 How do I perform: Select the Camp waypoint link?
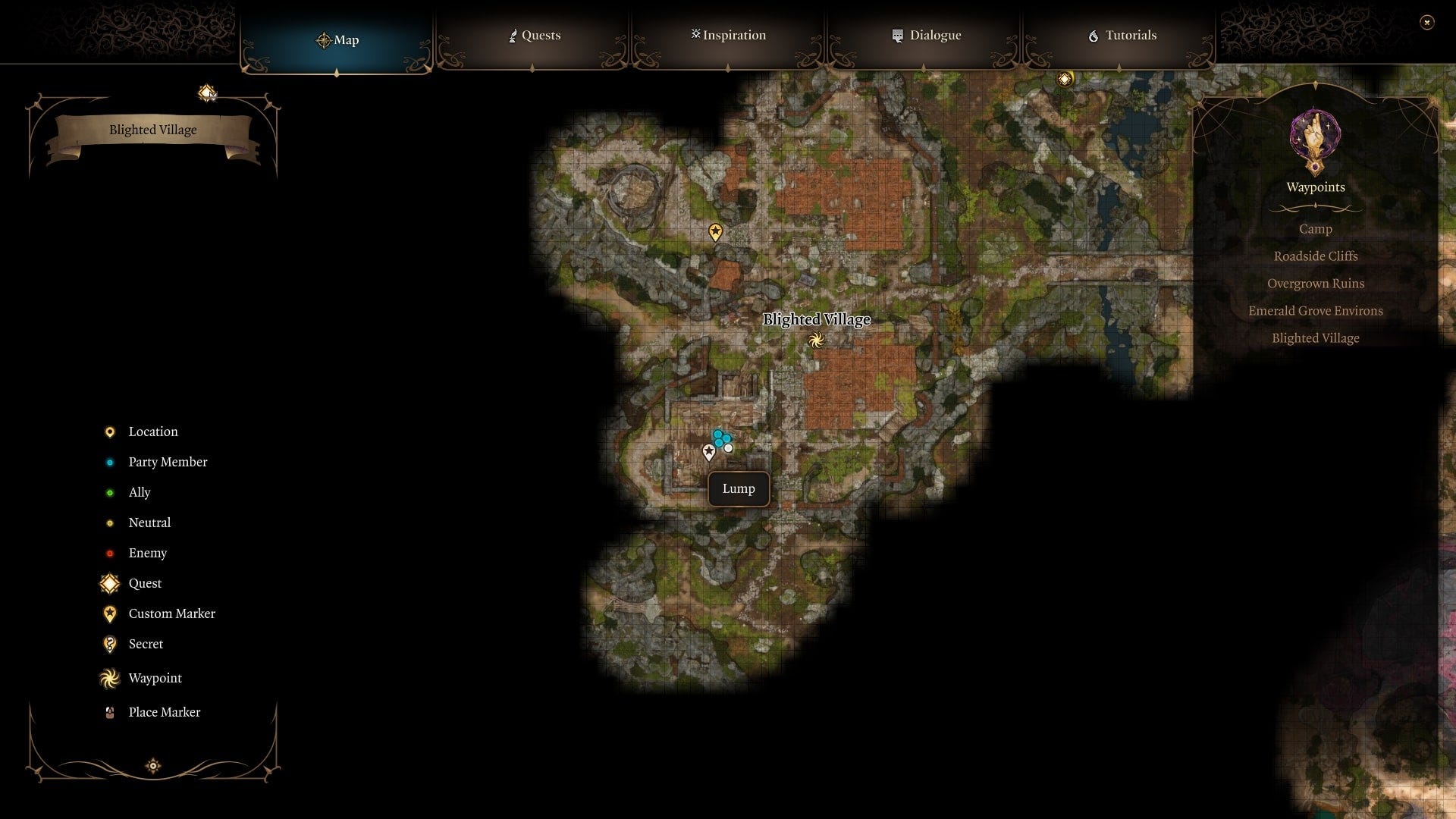[1316, 229]
